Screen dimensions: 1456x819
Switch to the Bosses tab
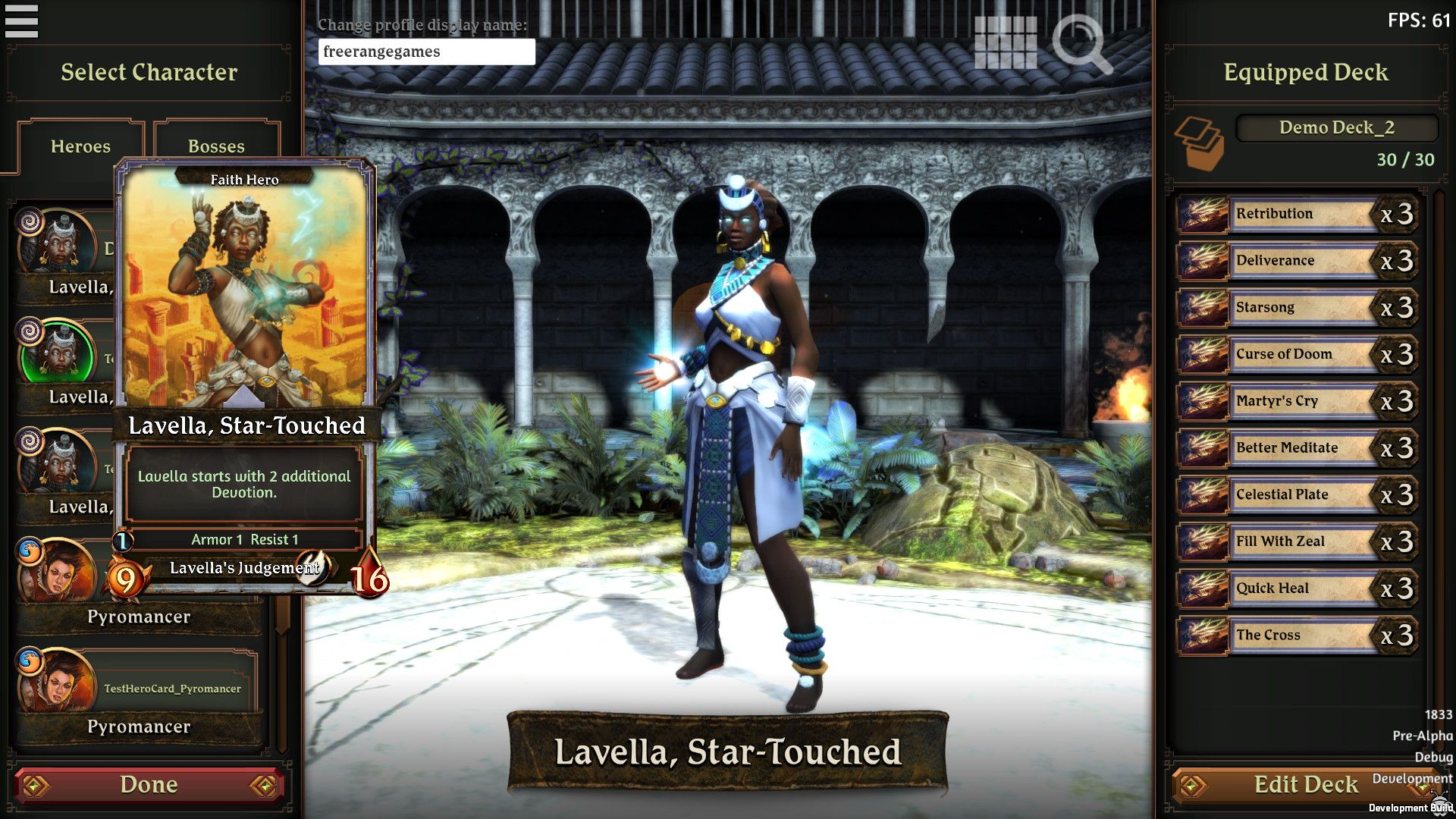(x=218, y=146)
